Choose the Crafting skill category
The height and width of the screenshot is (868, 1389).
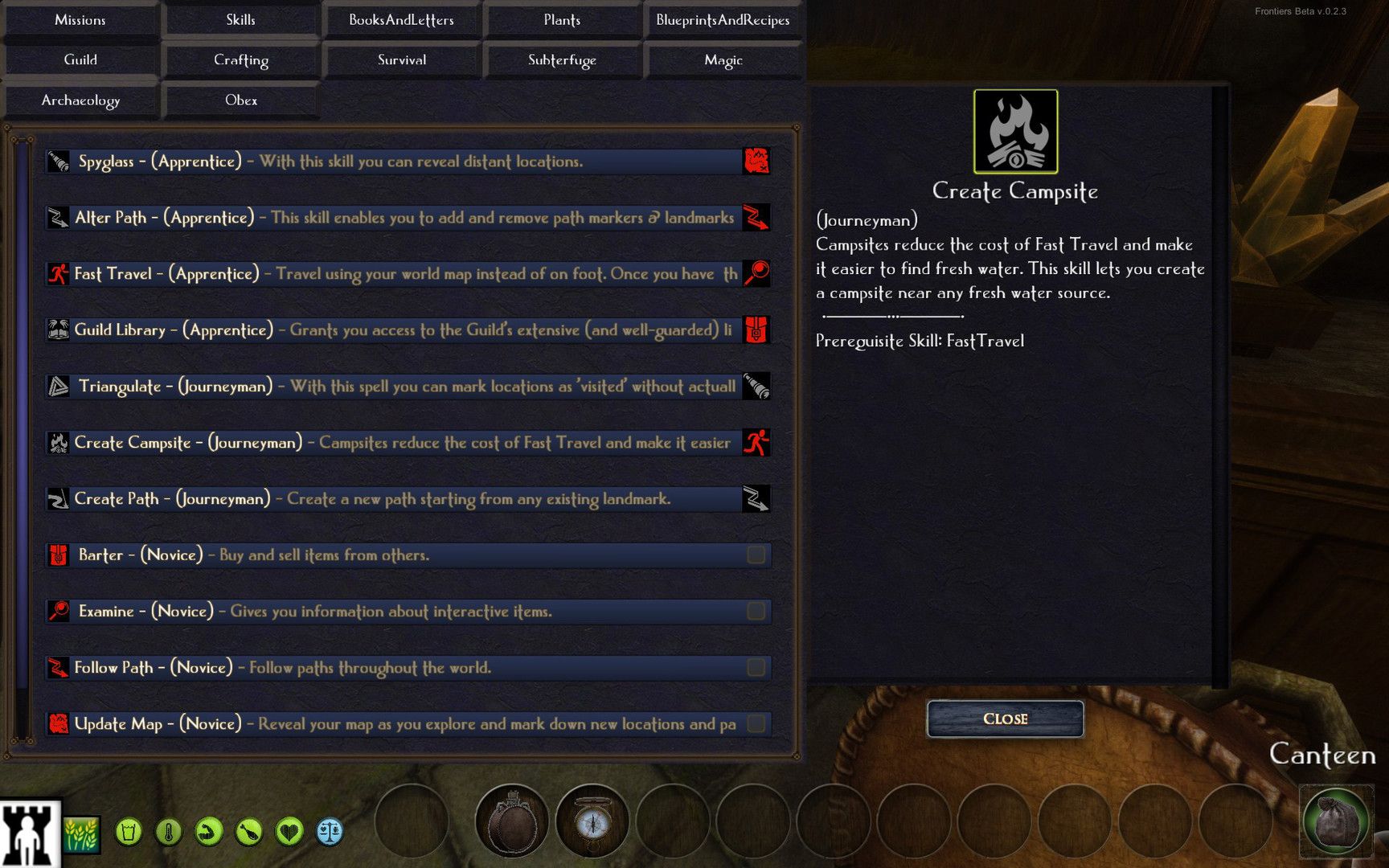click(241, 60)
